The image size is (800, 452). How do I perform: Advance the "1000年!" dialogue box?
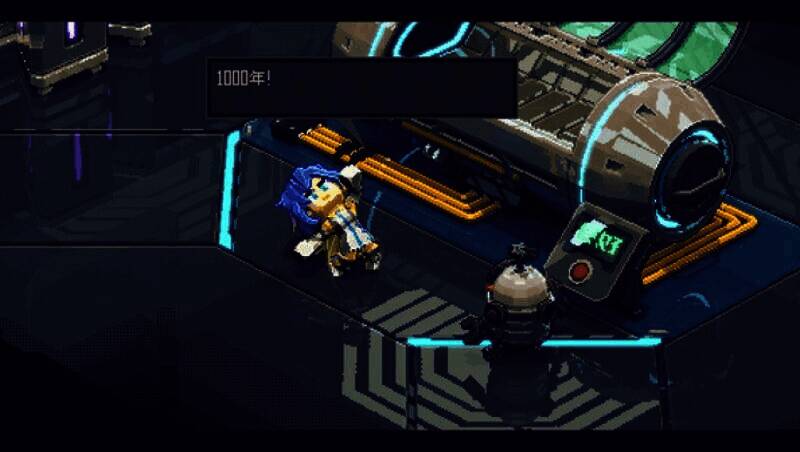click(x=361, y=88)
